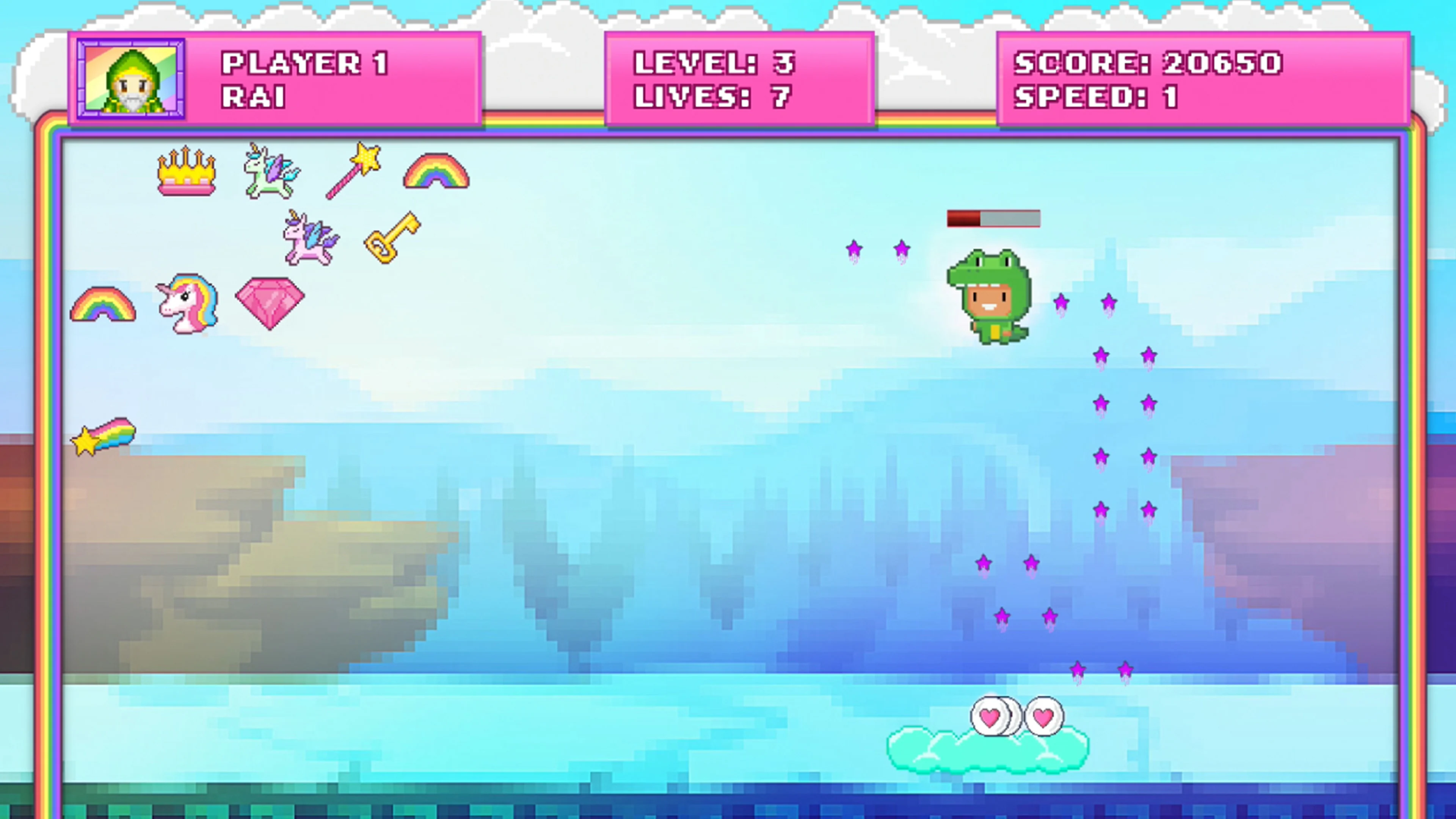Click the SCORE: 20650 display
Screen dimensions: 1456x819
(1147, 63)
